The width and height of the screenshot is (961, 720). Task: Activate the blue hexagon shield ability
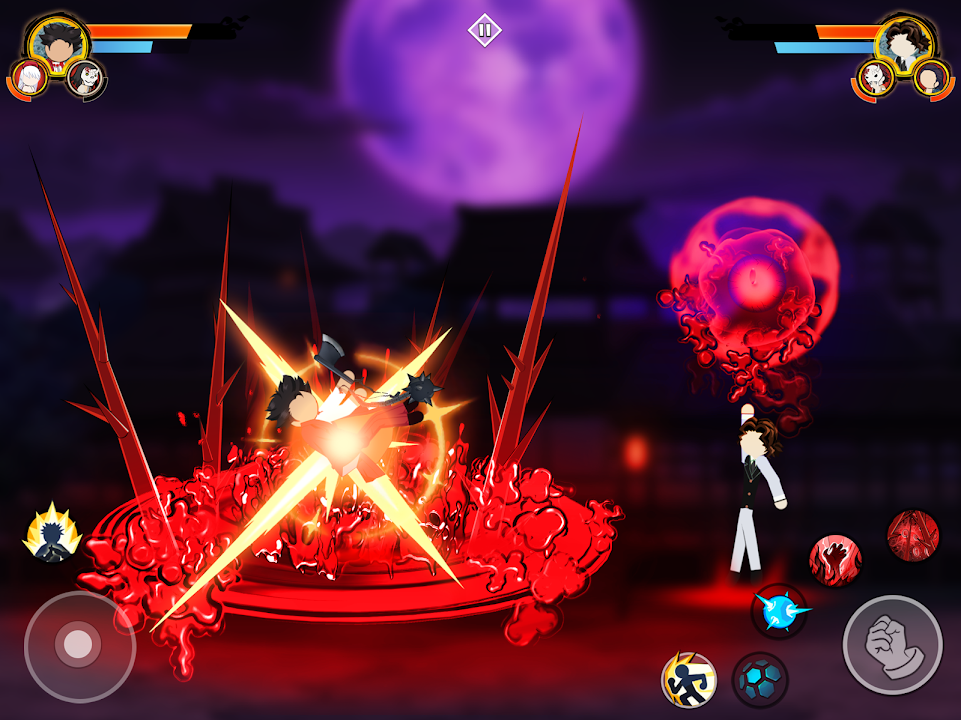click(x=760, y=680)
